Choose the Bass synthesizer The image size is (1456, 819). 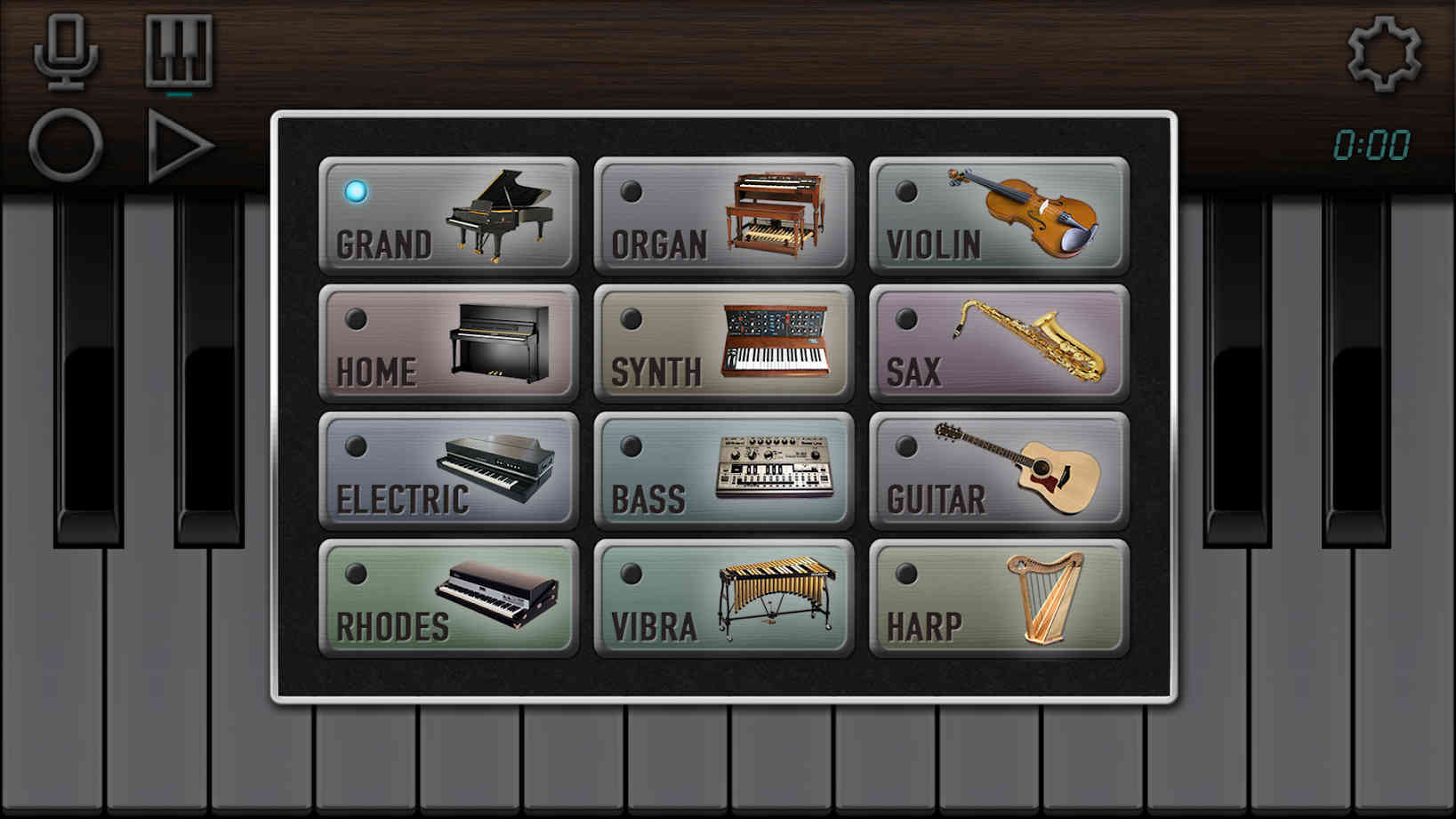723,470
